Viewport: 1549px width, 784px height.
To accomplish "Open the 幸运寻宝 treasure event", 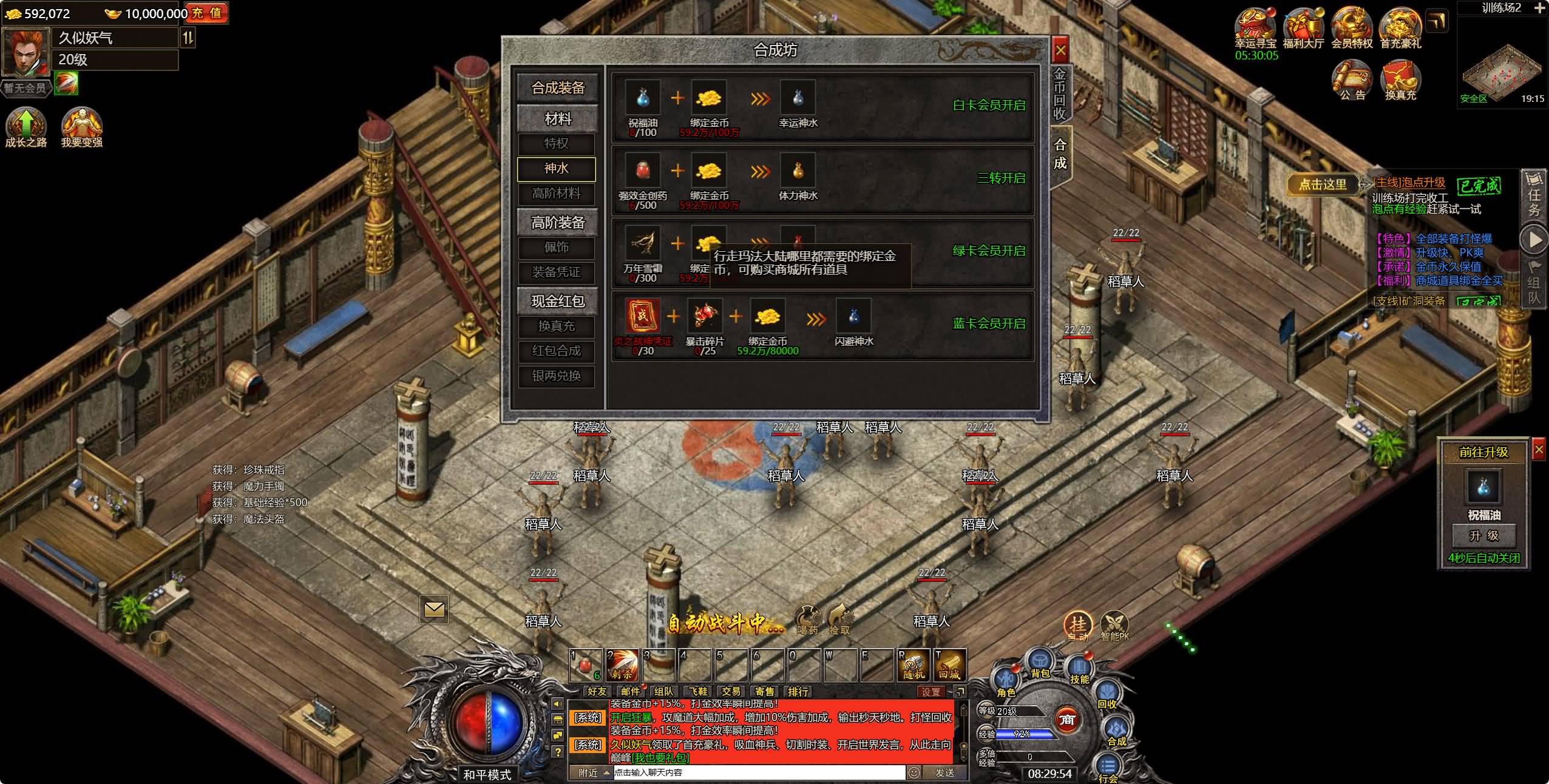I will click(1255, 27).
